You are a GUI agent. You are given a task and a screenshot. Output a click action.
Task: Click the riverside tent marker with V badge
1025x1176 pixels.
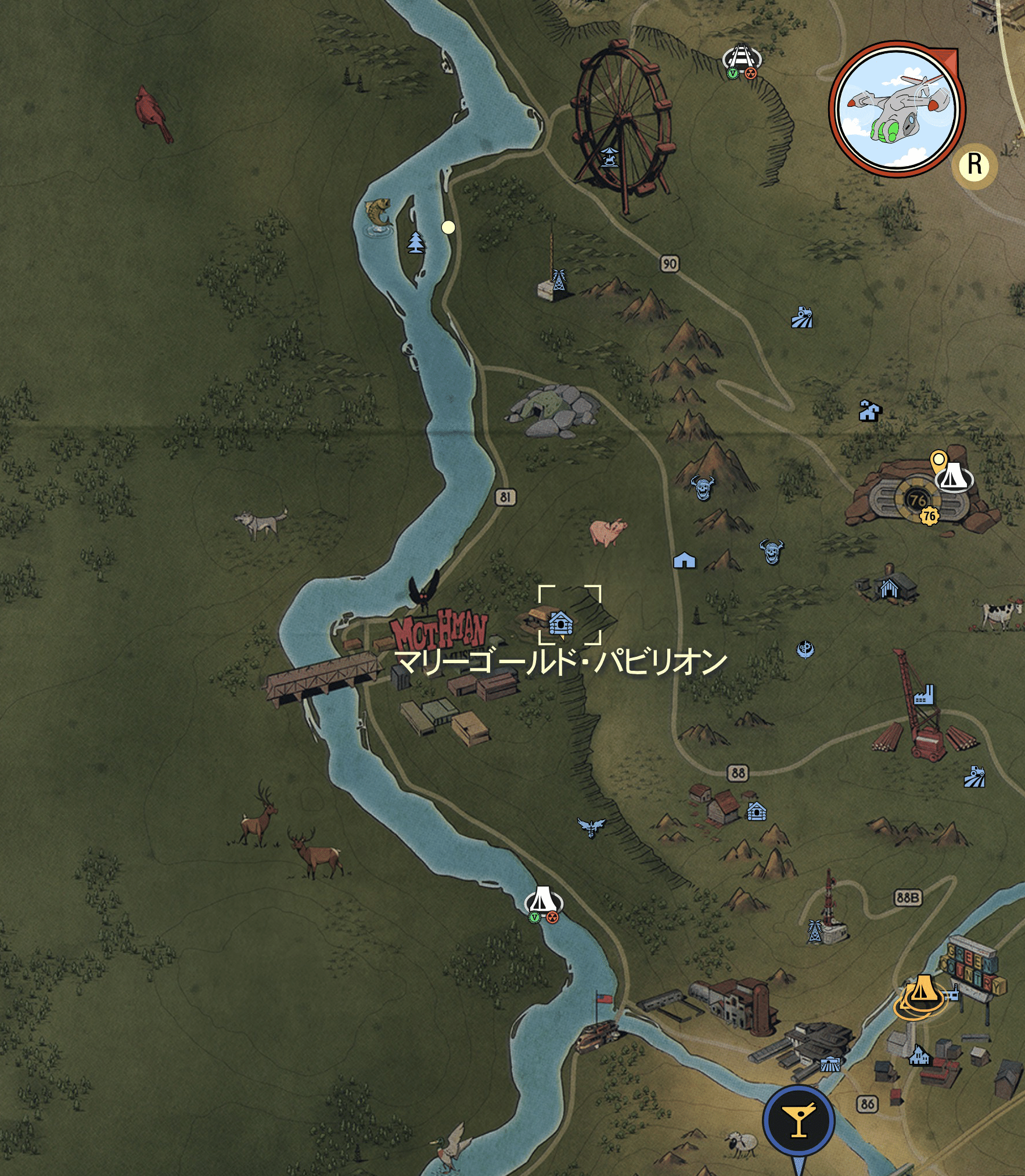click(543, 901)
